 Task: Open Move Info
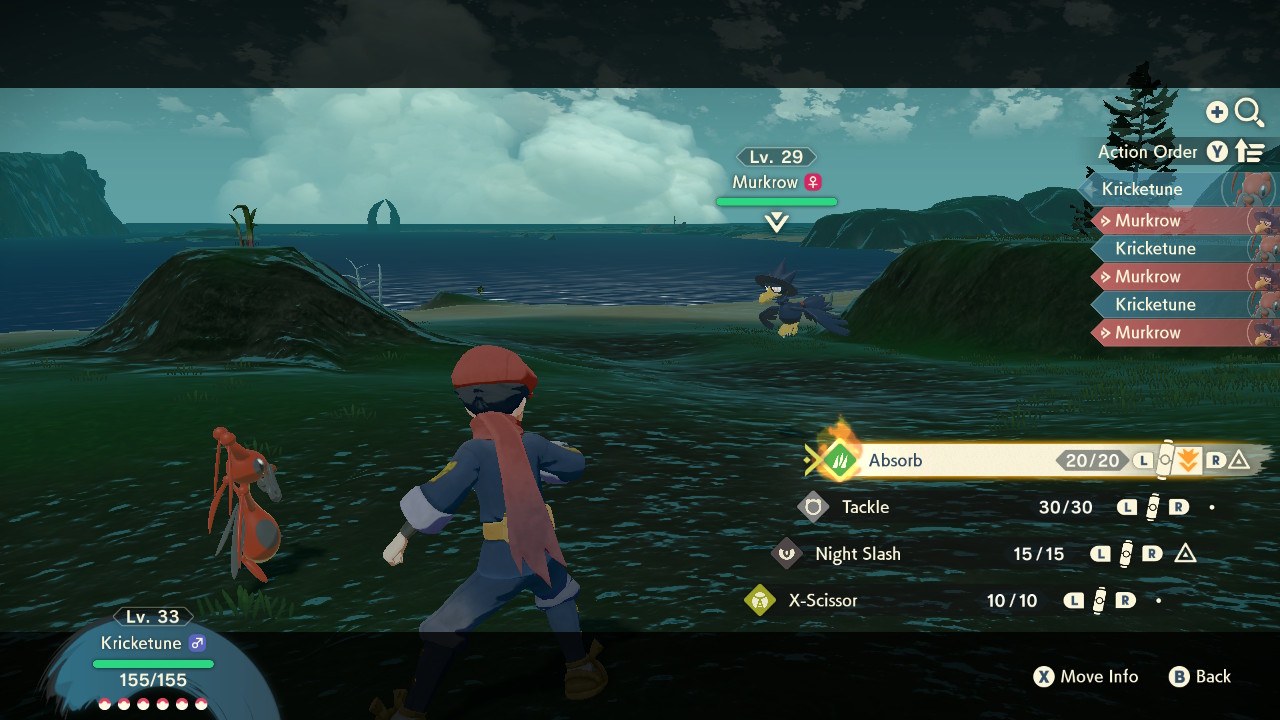(x=1086, y=677)
